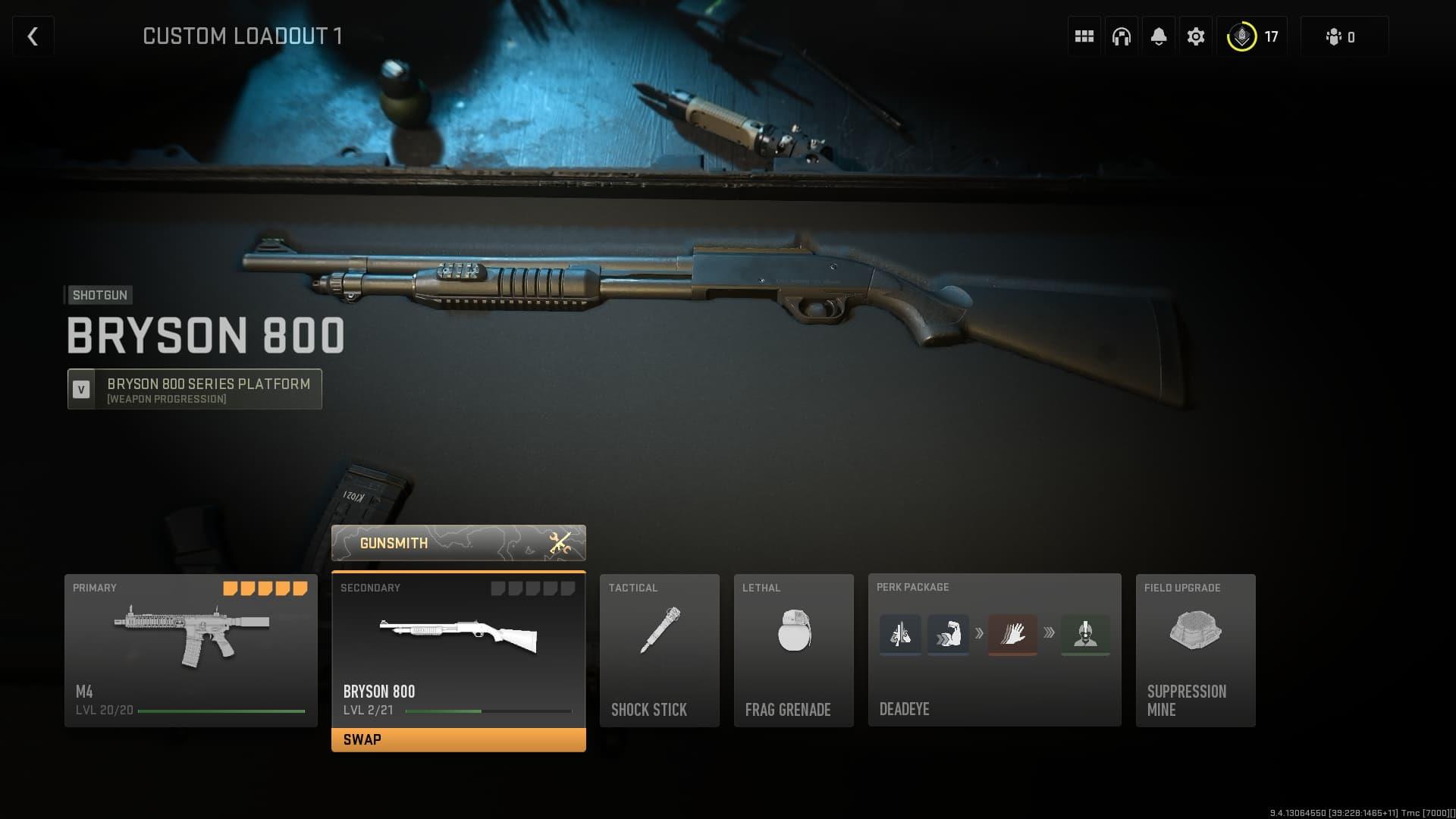Screen dimensions: 1456x819
Task: Swap the secondary weapon
Action: click(458, 739)
